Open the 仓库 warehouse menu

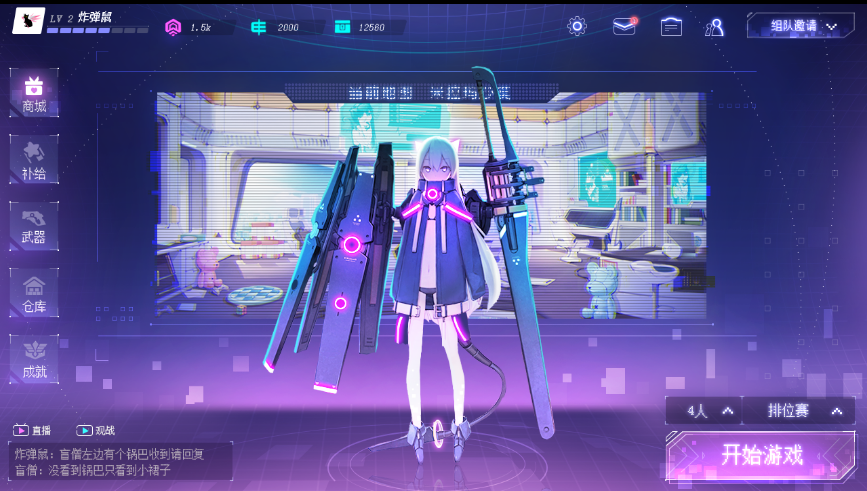click(34, 293)
